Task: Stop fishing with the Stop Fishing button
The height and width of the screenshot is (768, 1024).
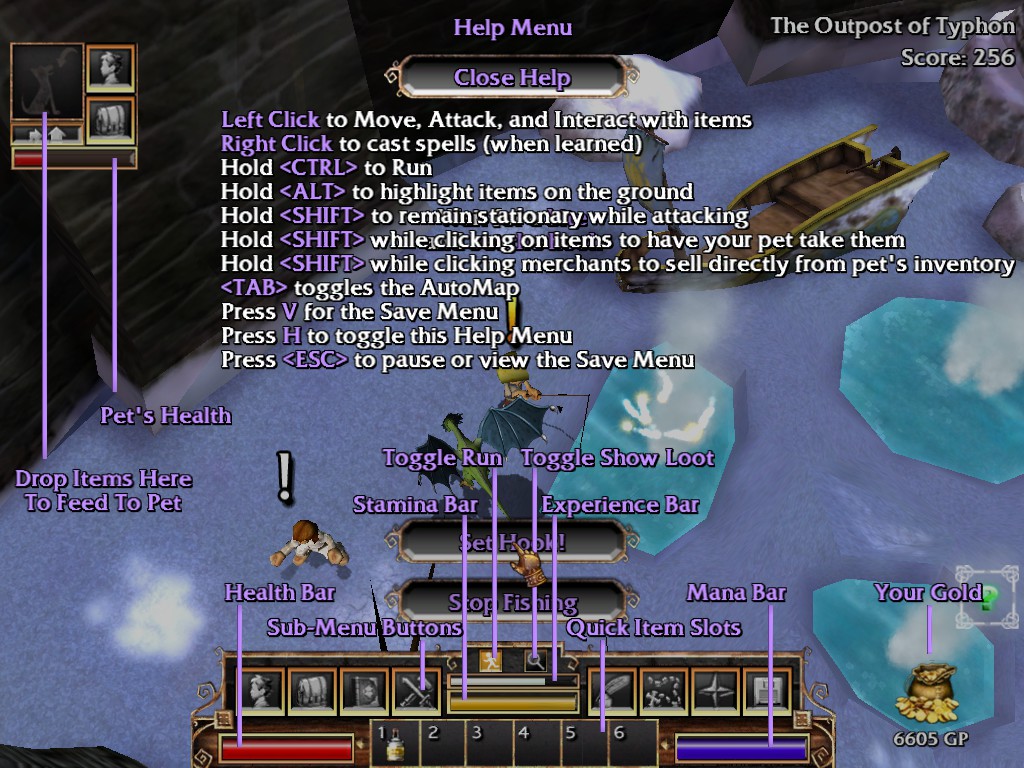Action: click(x=512, y=602)
